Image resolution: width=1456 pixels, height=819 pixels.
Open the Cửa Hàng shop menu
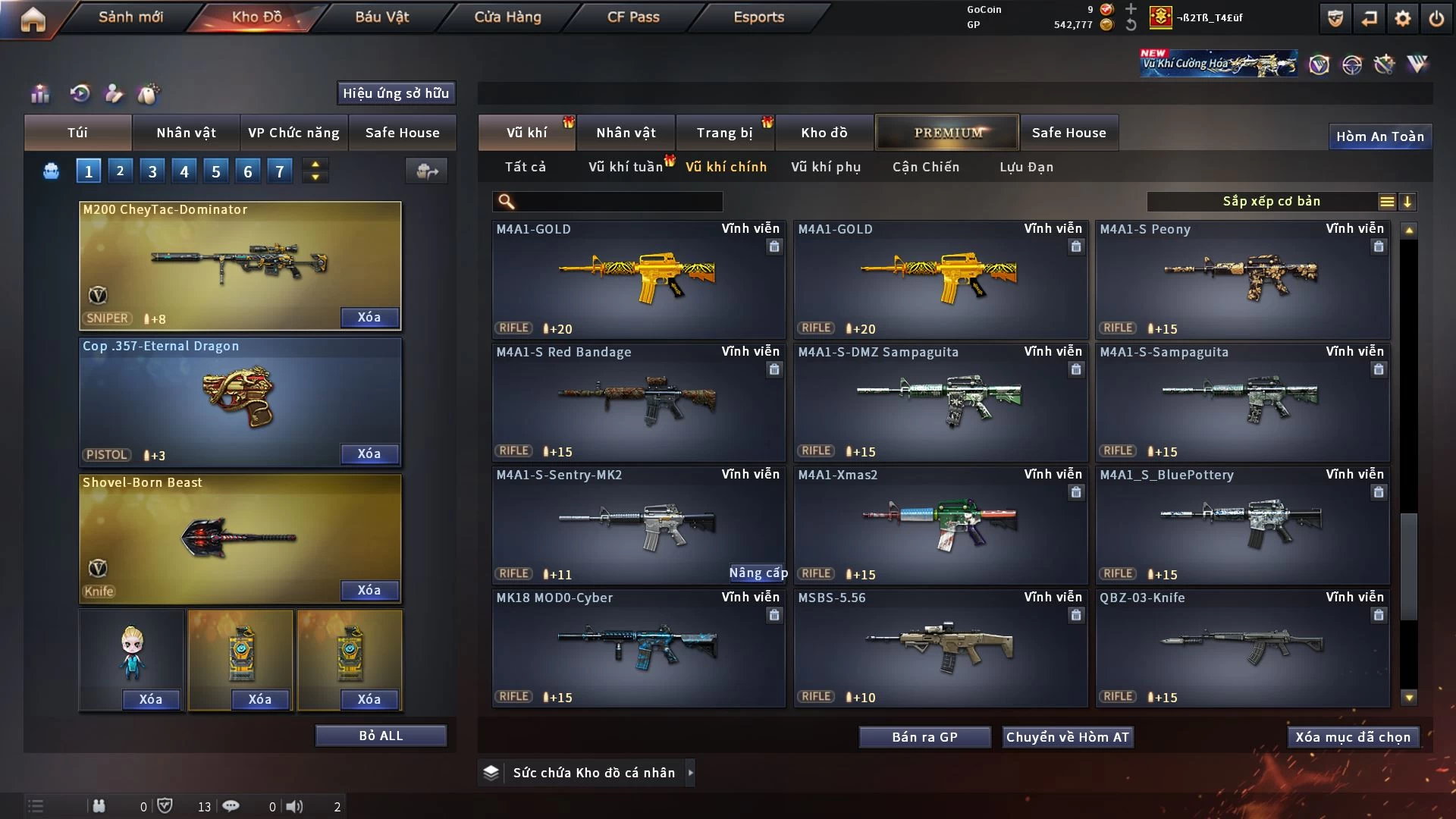point(507,17)
